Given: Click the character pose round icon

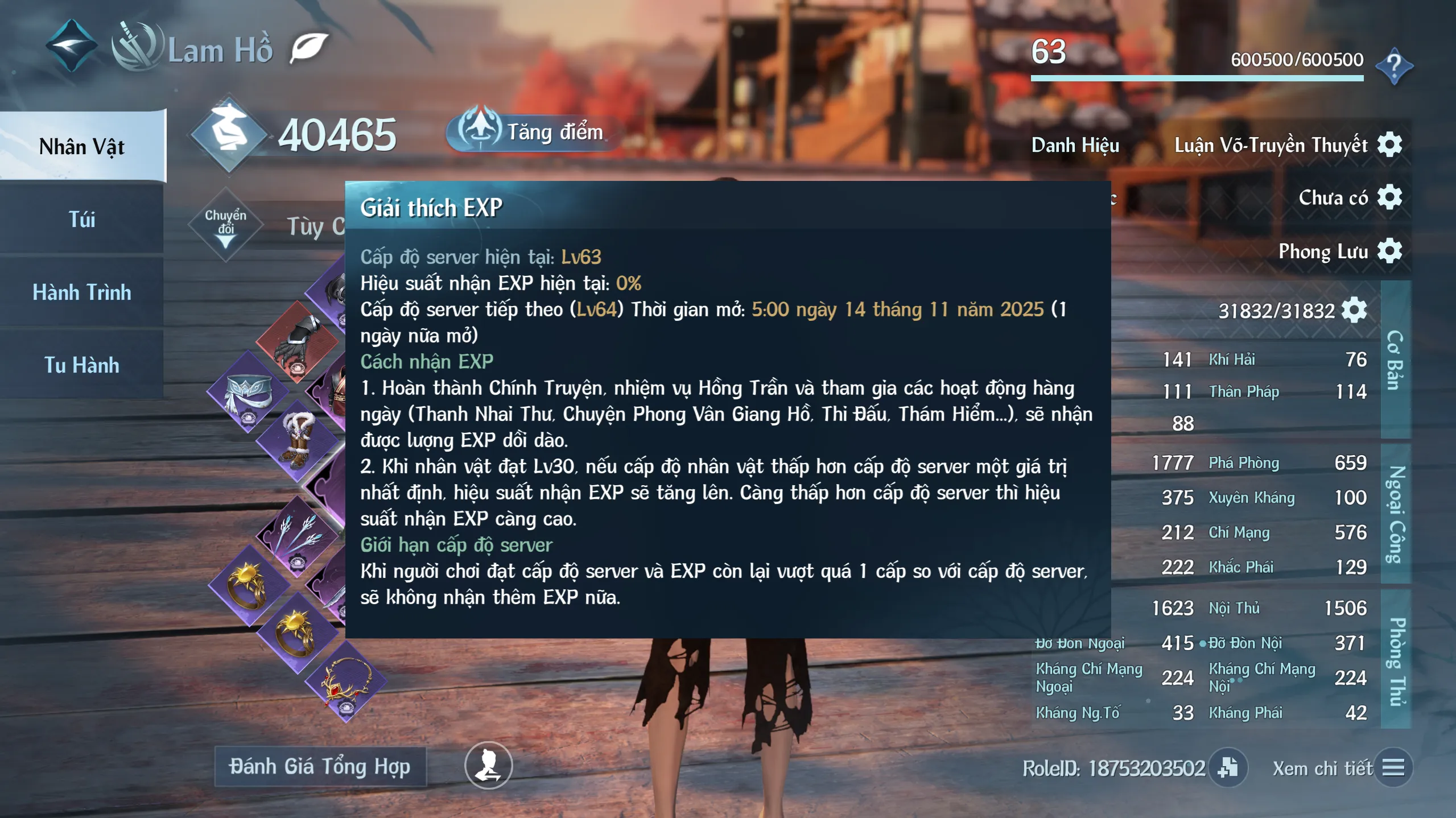Looking at the screenshot, I should [x=488, y=766].
